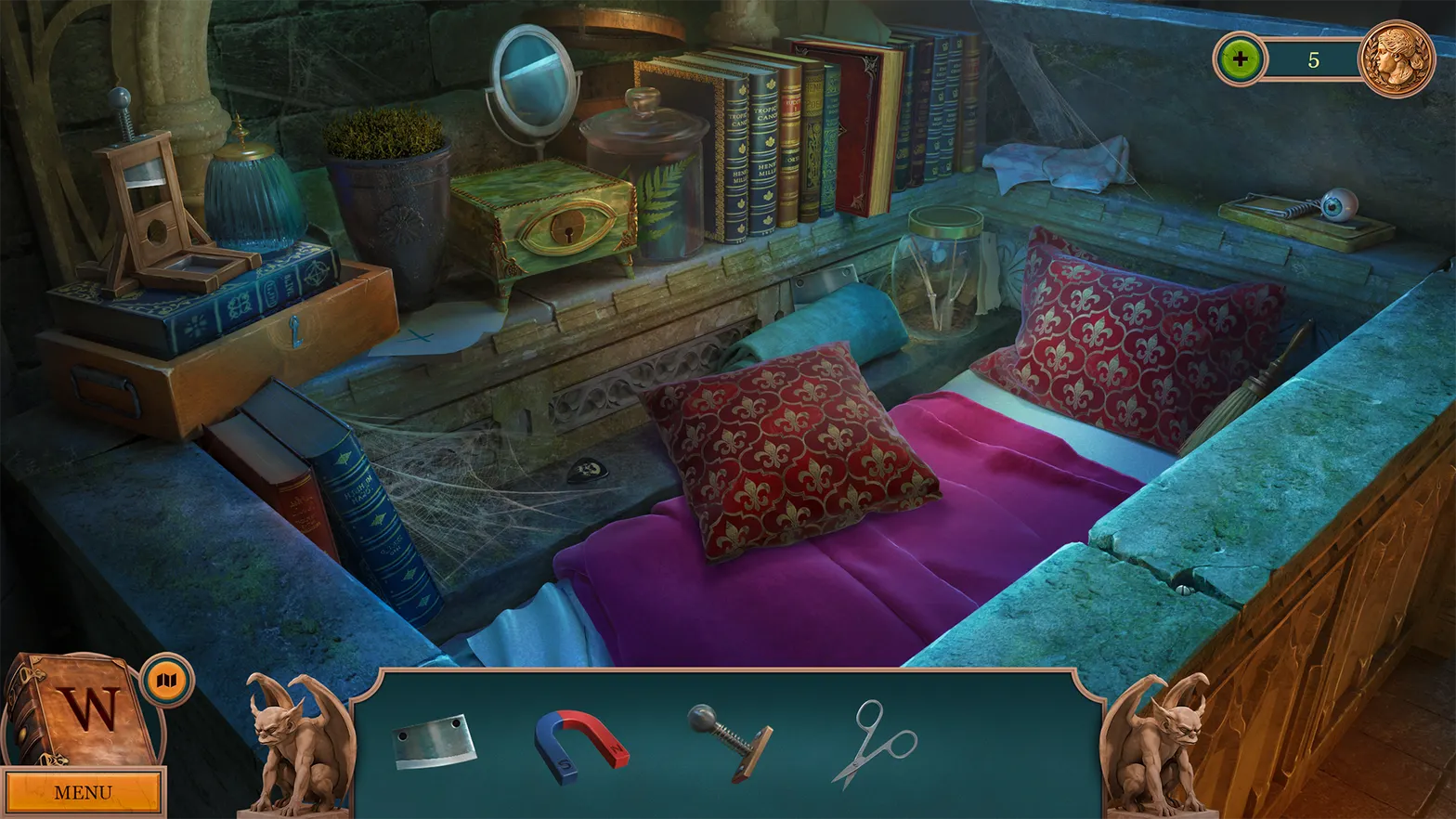The height and width of the screenshot is (819, 1456).
Task: Pick the screw tool from the inventory bar
Action: tap(730, 743)
